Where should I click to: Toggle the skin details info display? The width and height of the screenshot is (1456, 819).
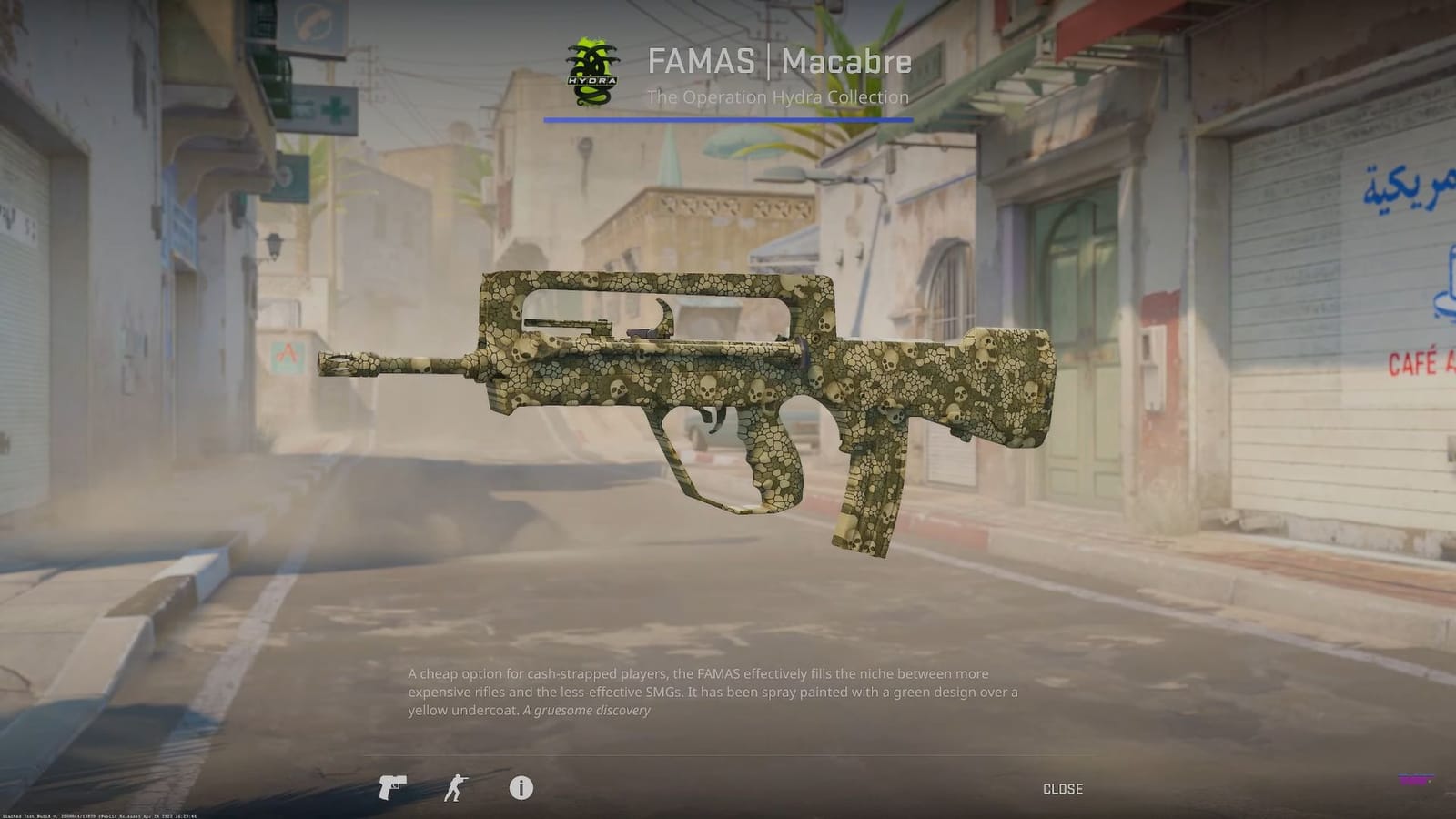(520, 789)
